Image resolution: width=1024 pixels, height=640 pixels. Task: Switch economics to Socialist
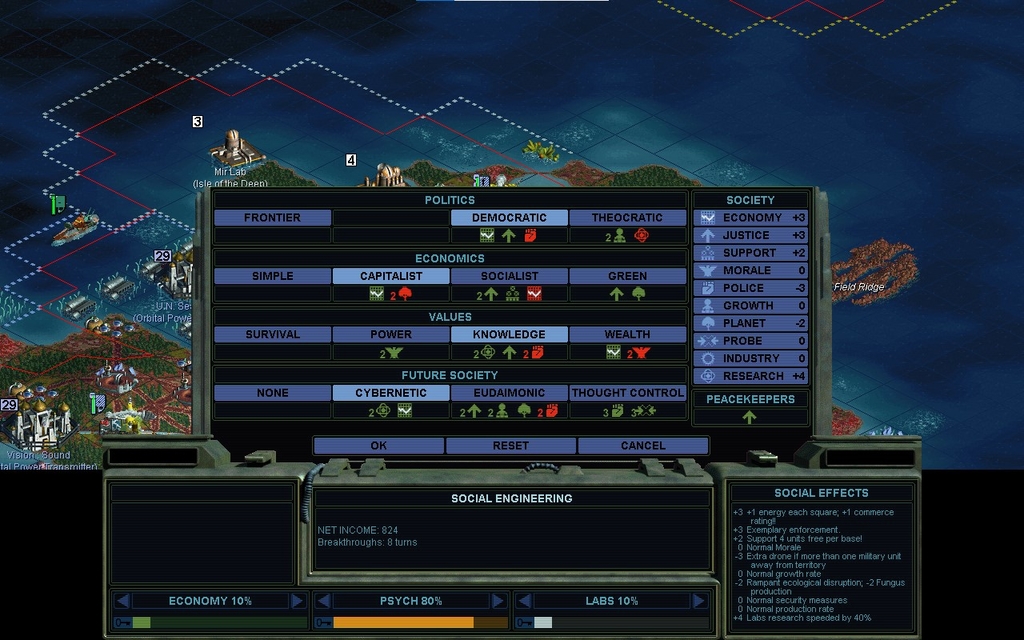[509, 276]
